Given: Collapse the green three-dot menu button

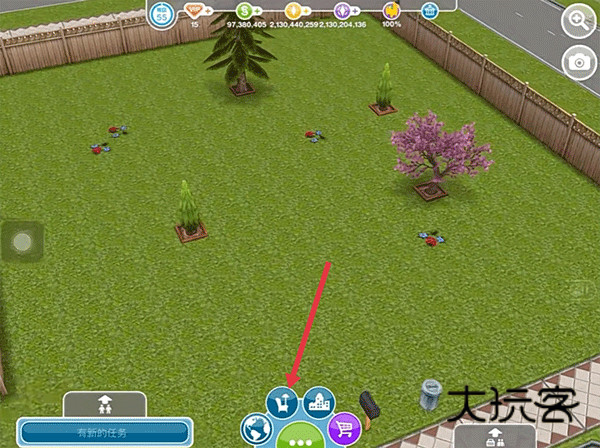Looking at the screenshot, I should tap(300, 437).
